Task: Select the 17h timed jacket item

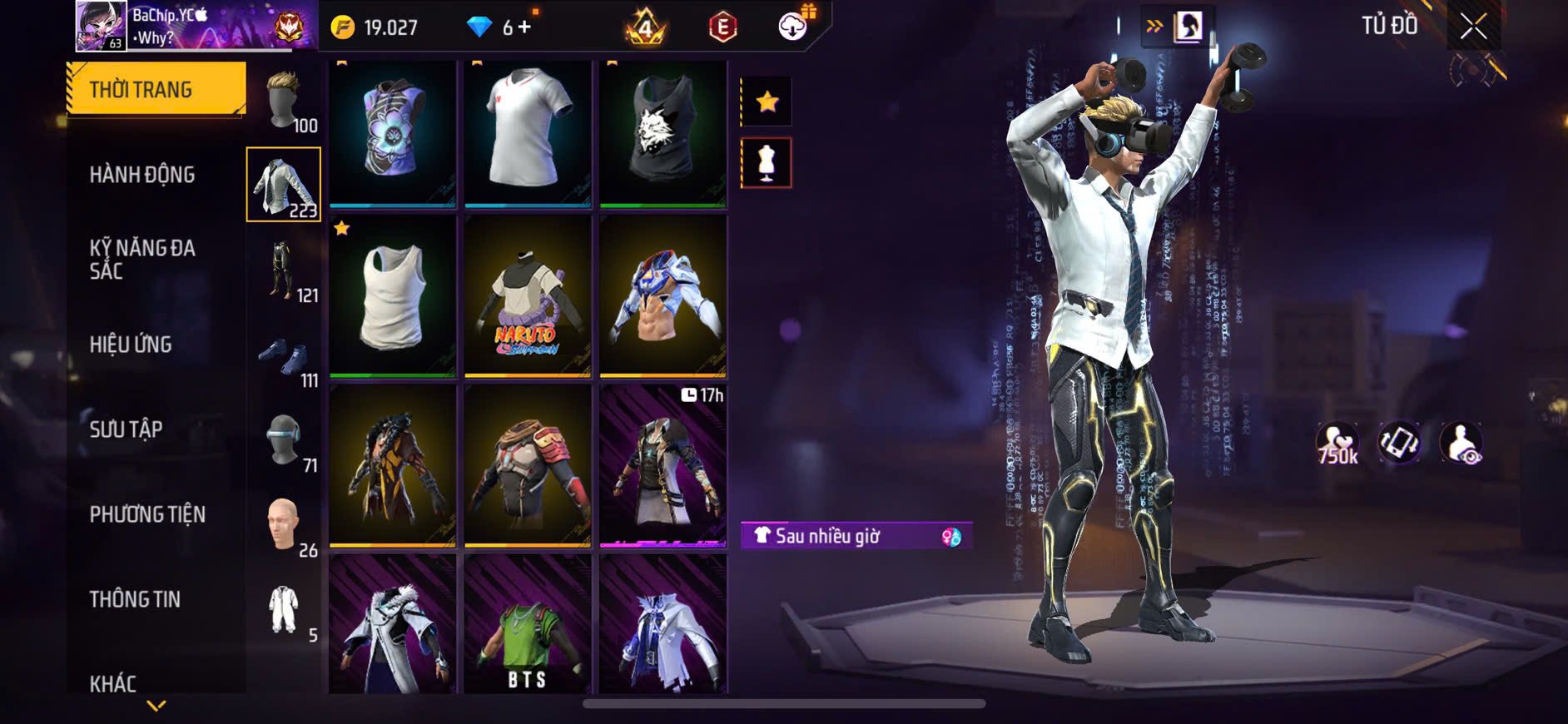Action: click(x=662, y=464)
